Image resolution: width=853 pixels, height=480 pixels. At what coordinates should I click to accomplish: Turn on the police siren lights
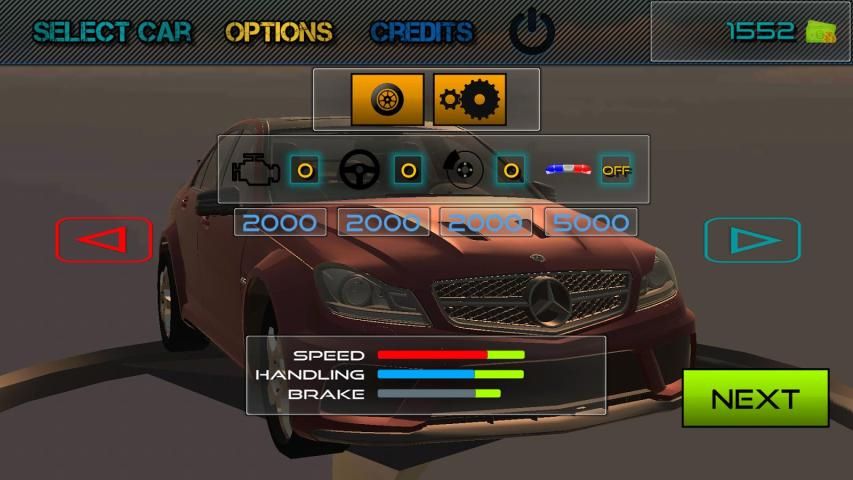coord(616,170)
